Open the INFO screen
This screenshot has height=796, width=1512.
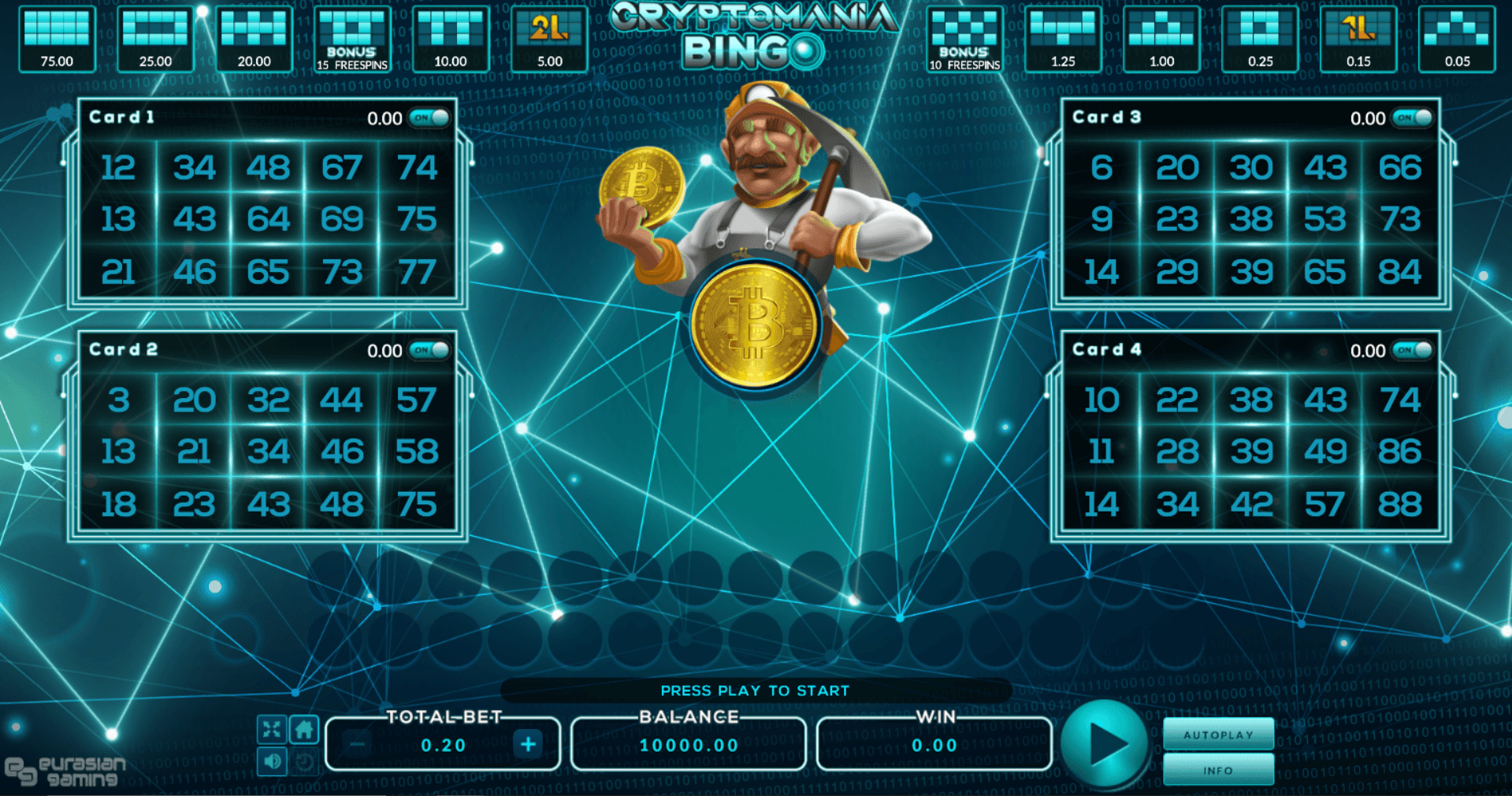1218,769
